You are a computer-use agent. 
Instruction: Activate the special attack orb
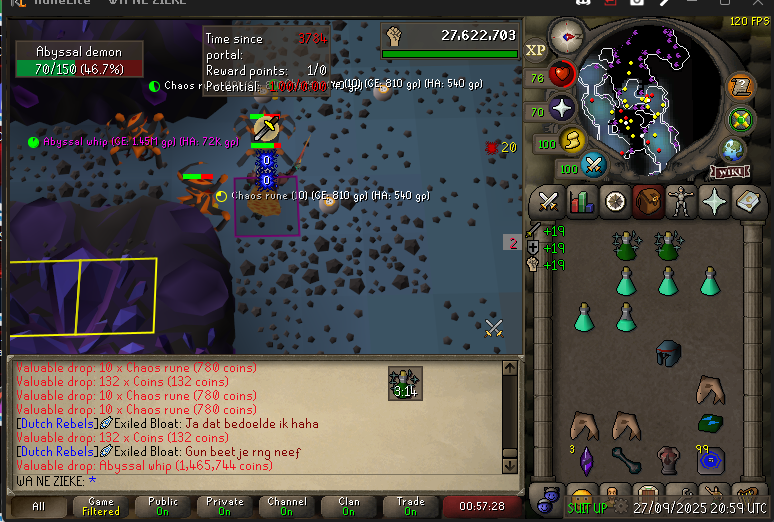click(594, 164)
